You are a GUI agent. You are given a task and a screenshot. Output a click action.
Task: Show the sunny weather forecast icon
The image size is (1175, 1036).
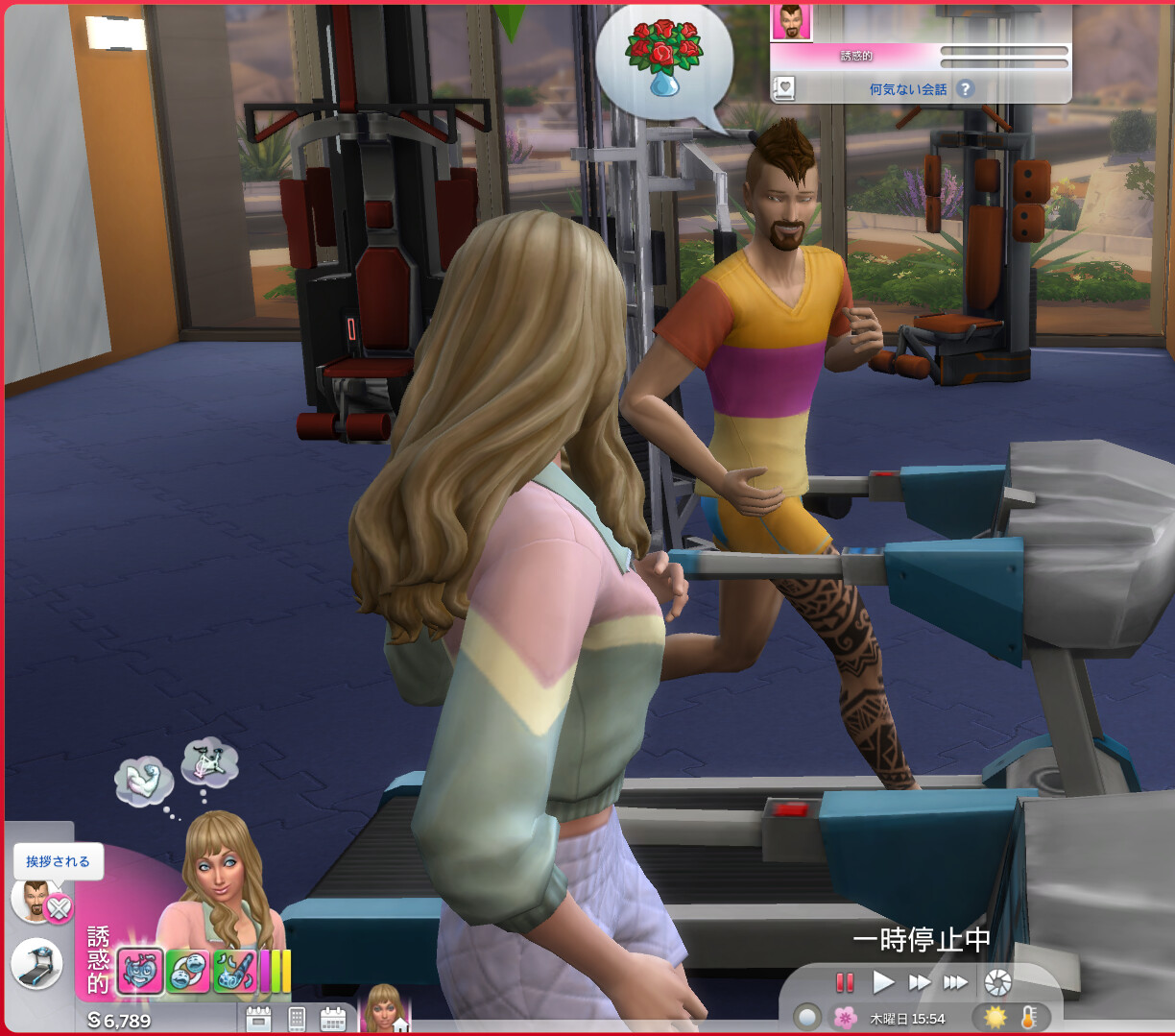coord(995,1017)
